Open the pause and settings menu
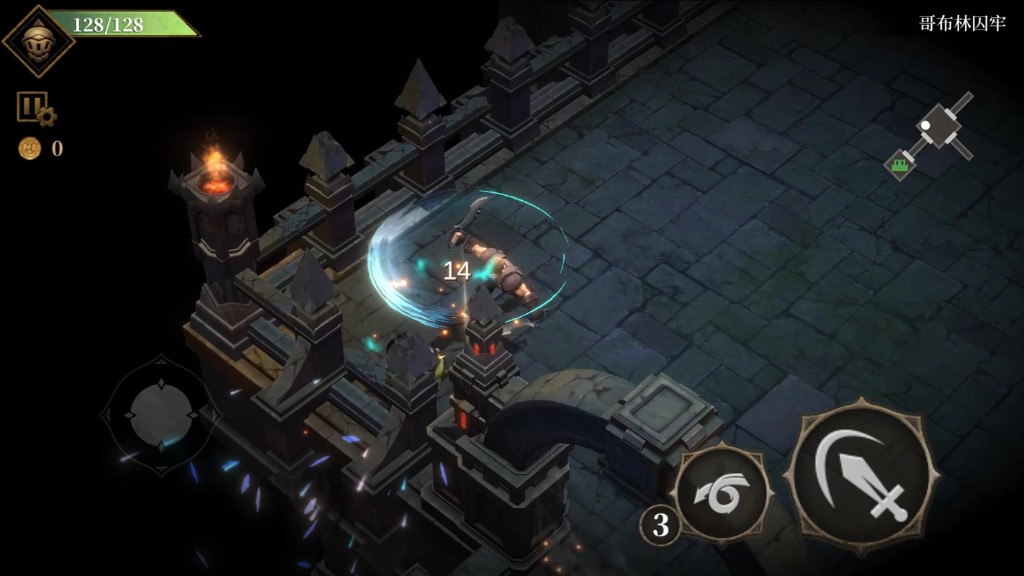The image size is (1024, 576). 34,109
